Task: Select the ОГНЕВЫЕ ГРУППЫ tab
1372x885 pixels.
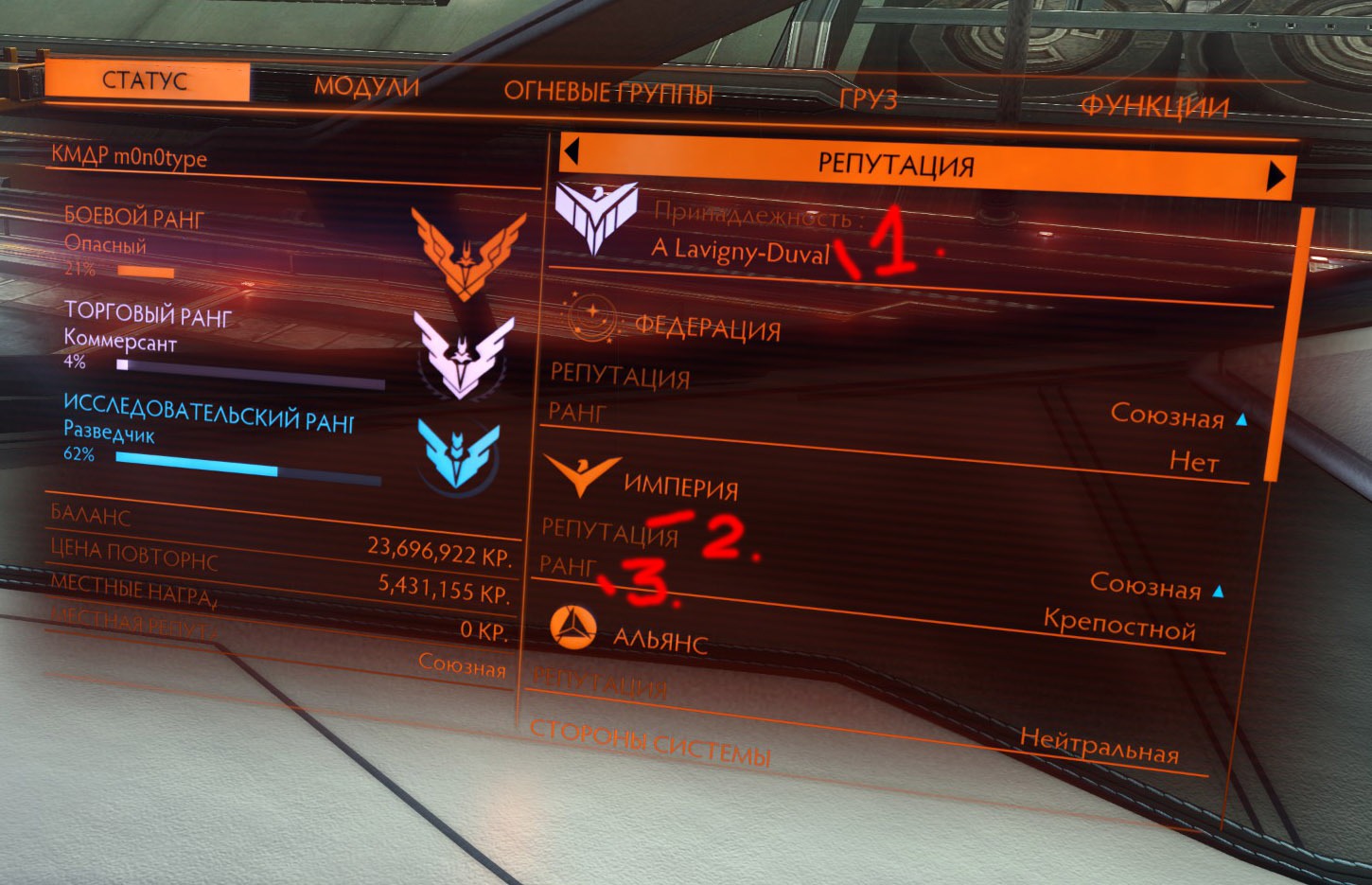Action: click(607, 92)
